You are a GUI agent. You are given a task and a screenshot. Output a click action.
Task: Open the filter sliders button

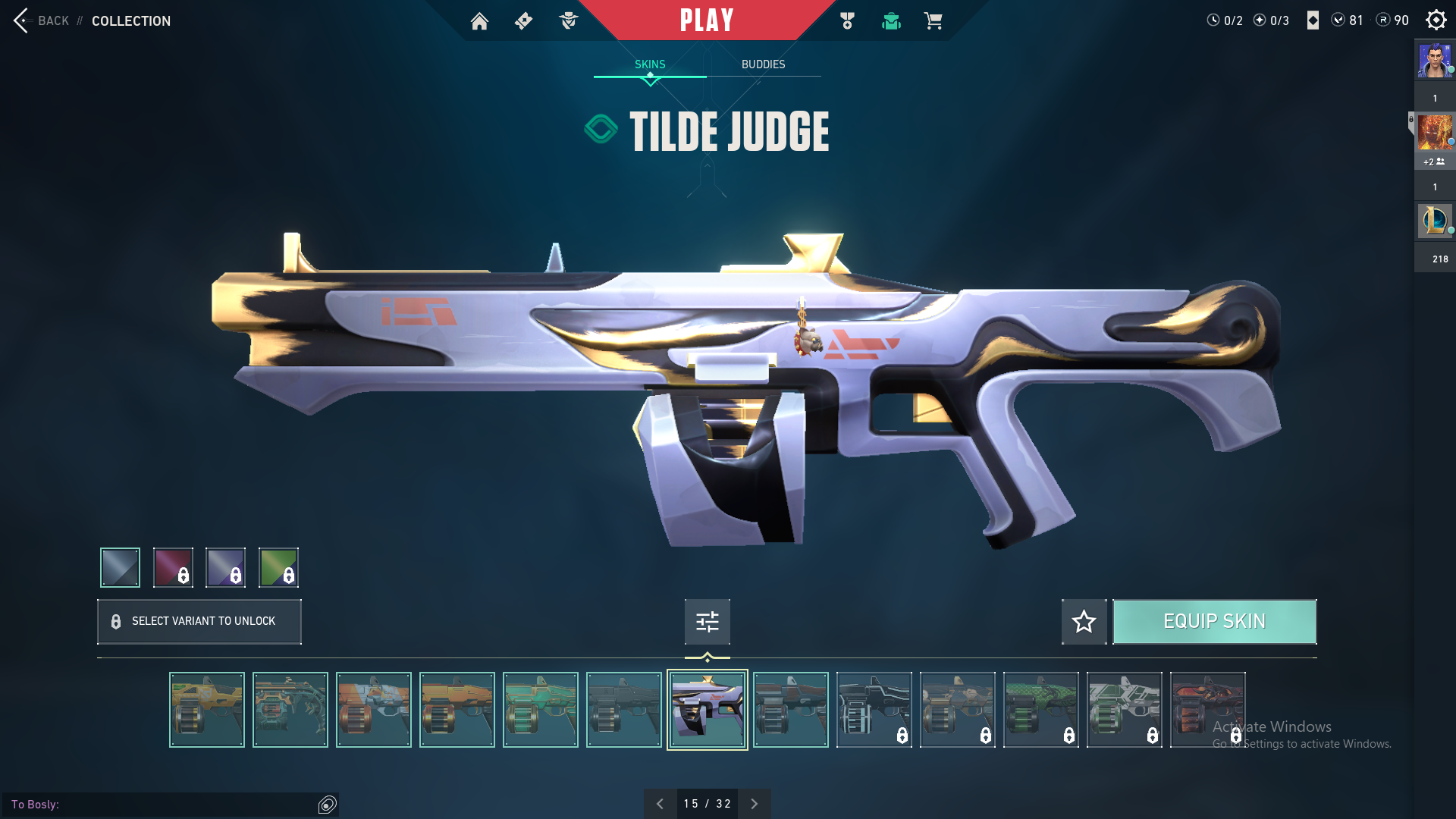coord(707,622)
